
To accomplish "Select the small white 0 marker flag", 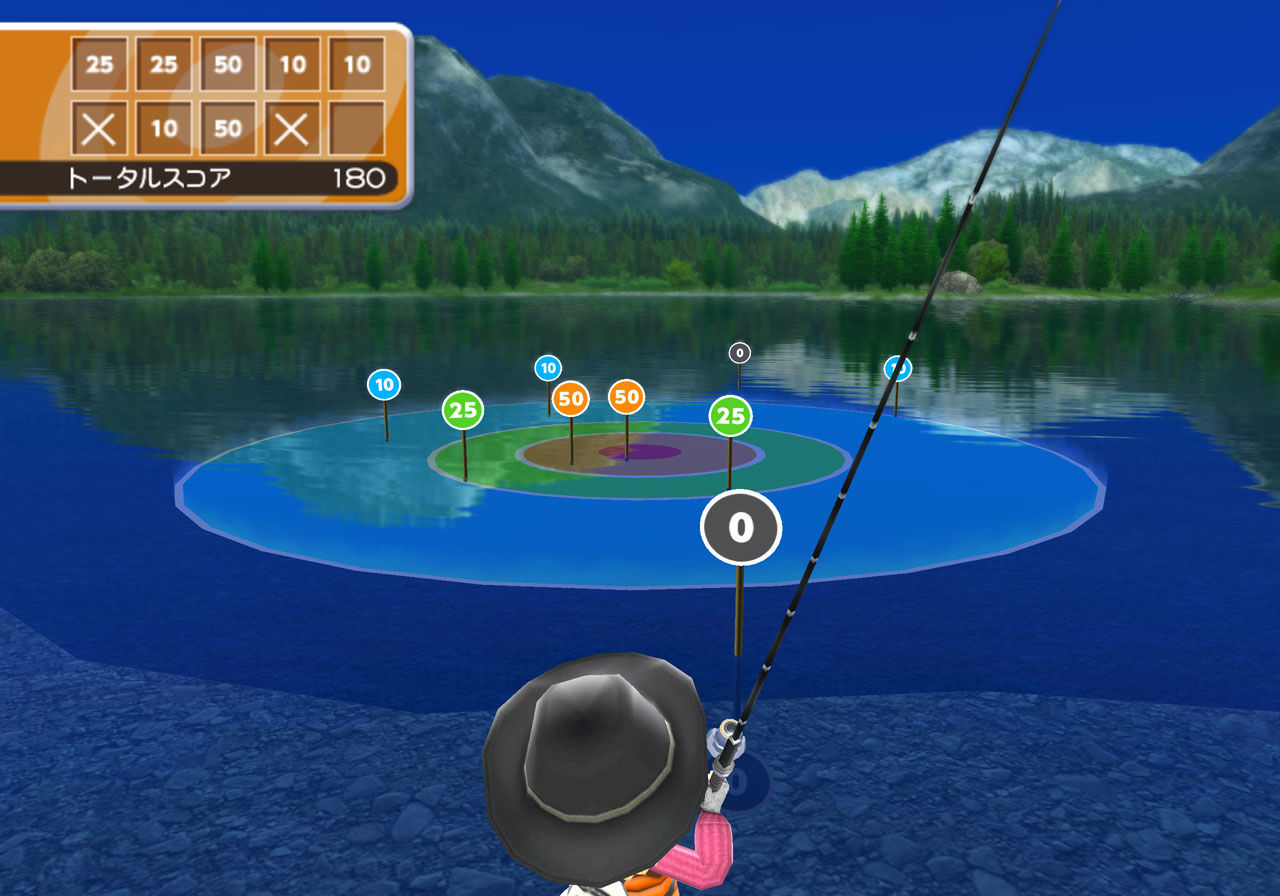I will (x=739, y=351).
